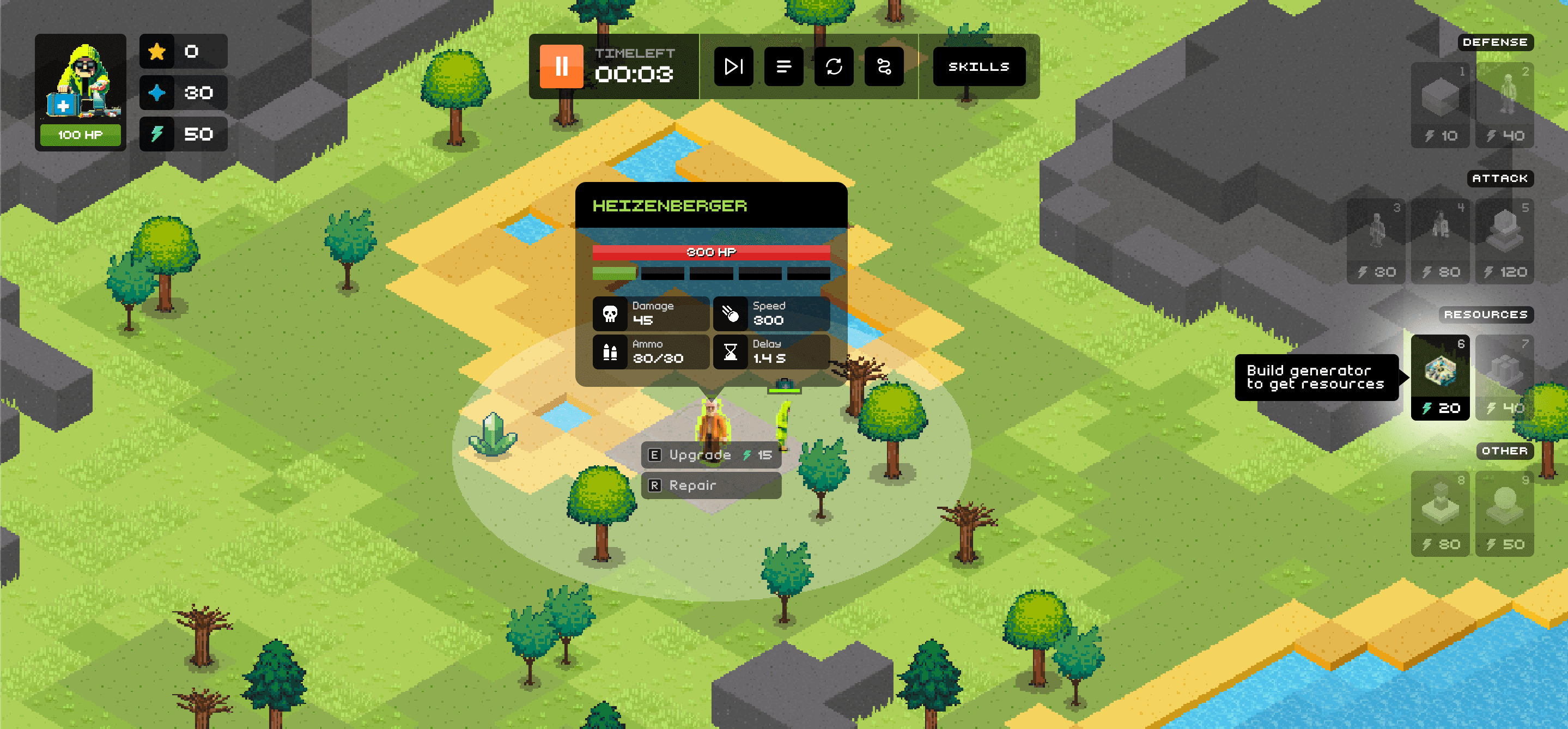Open the Skills panel
1568x729 pixels.
(x=978, y=66)
